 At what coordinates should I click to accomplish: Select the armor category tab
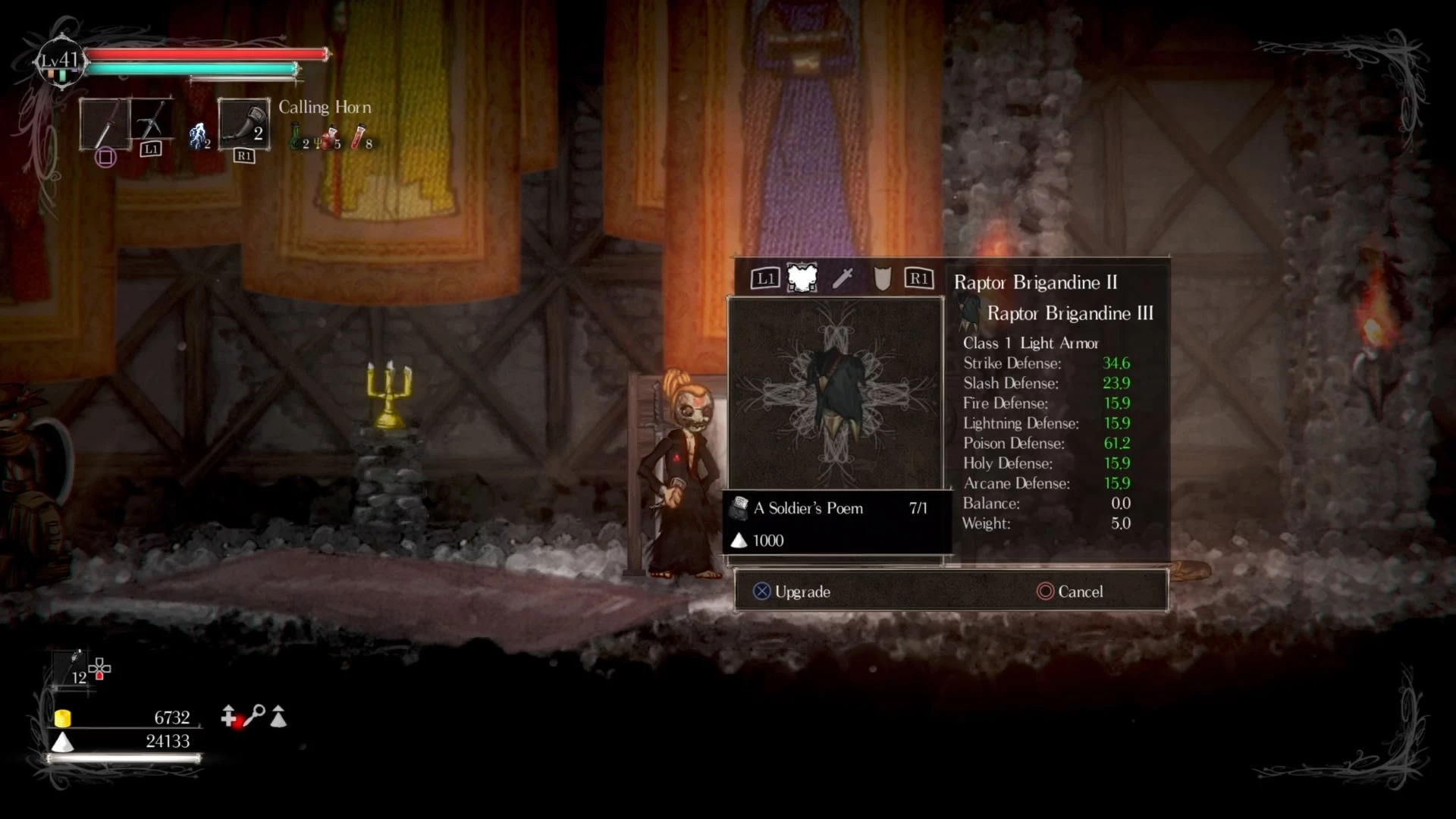[x=802, y=278]
